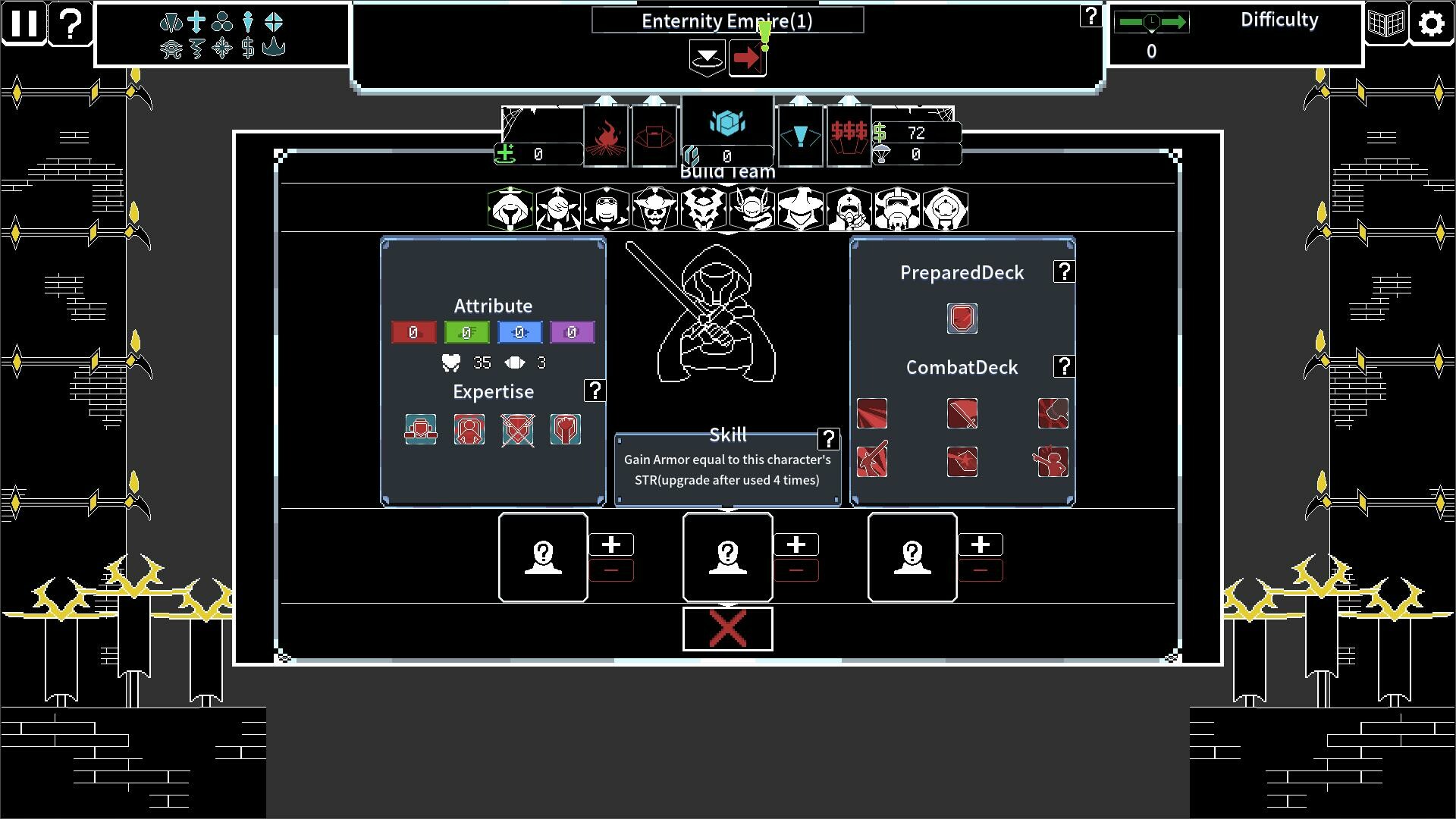Toggle the crossed-out red expertise icon
Viewport: 1456px width, 819px height.
click(x=517, y=430)
